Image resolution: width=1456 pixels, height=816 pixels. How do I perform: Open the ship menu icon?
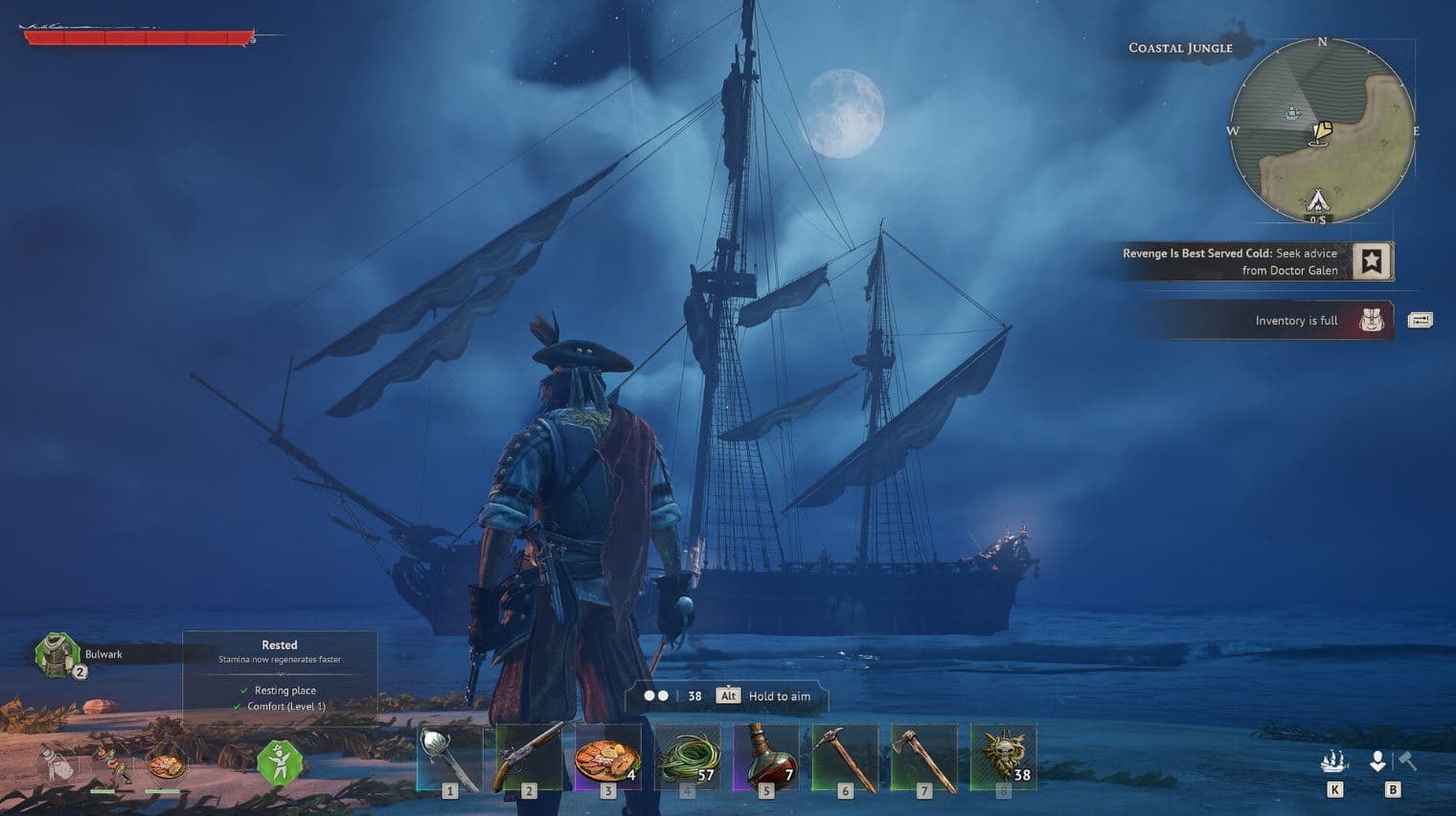click(x=1334, y=761)
